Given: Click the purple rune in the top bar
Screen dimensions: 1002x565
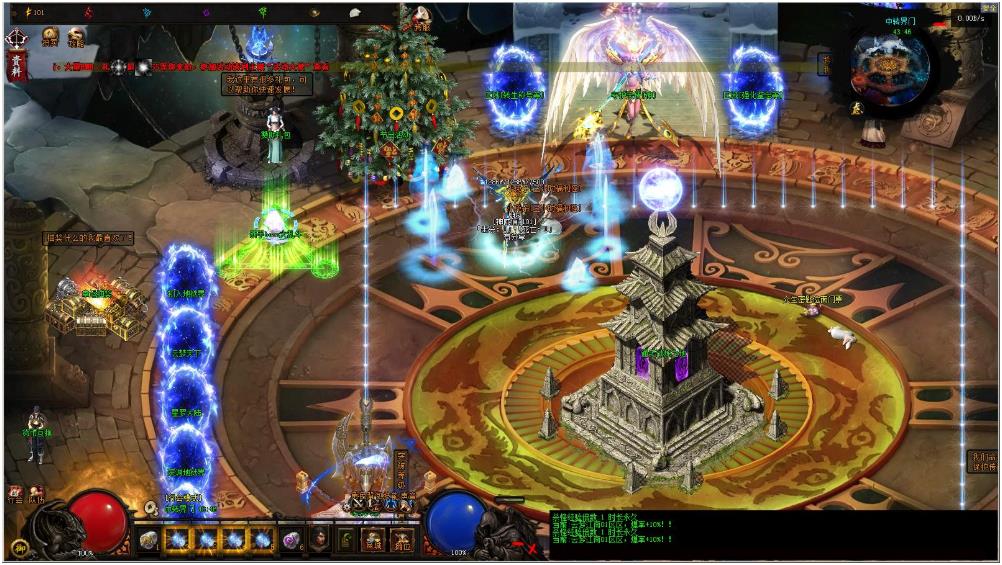Looking at the screenshot, I should click(207, 13).
